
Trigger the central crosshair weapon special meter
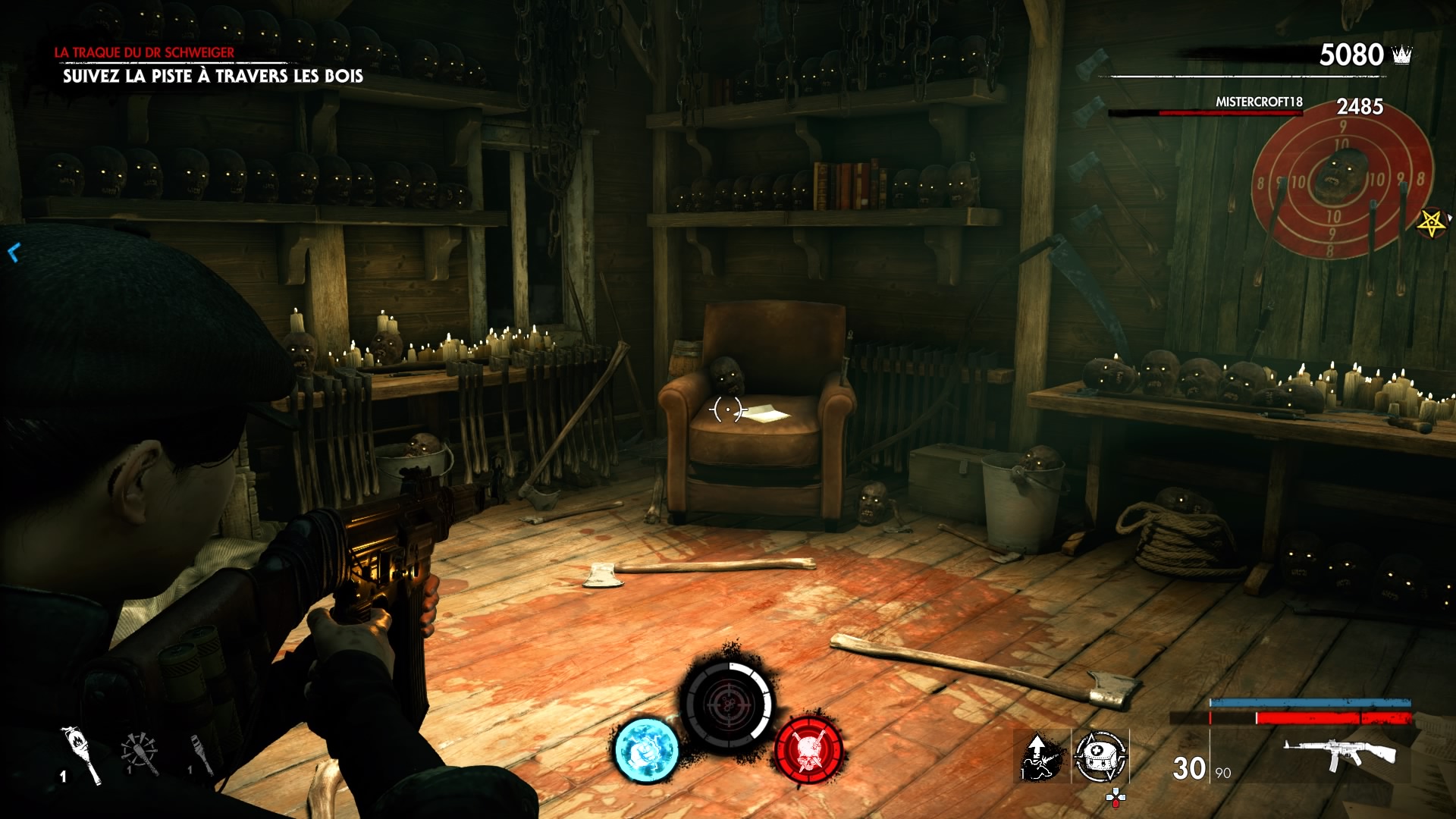pyautogui.click(x=727, y=705)
